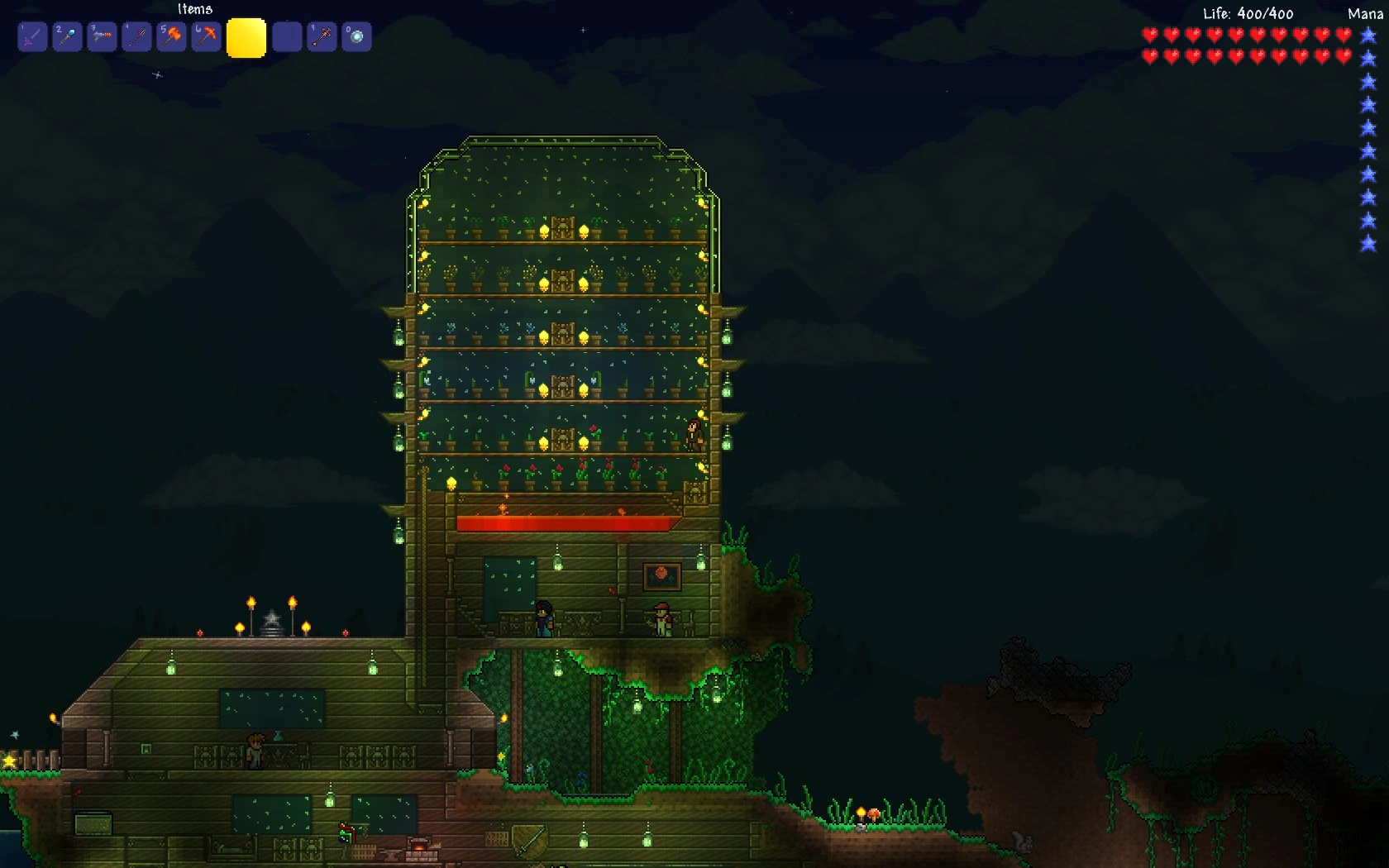Select the glowing orb item in hotbar slot 0

356,36
